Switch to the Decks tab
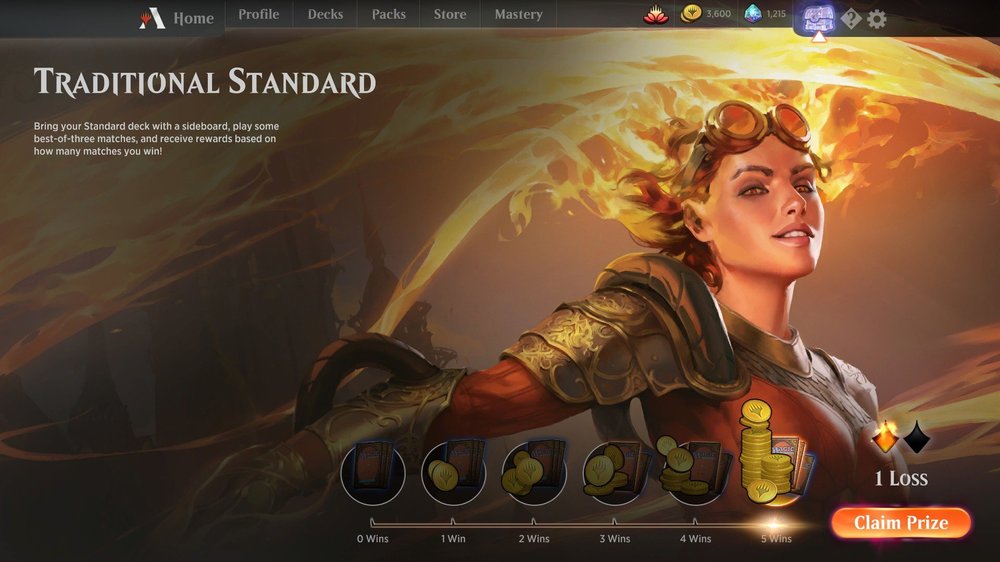 pos(325,15)
